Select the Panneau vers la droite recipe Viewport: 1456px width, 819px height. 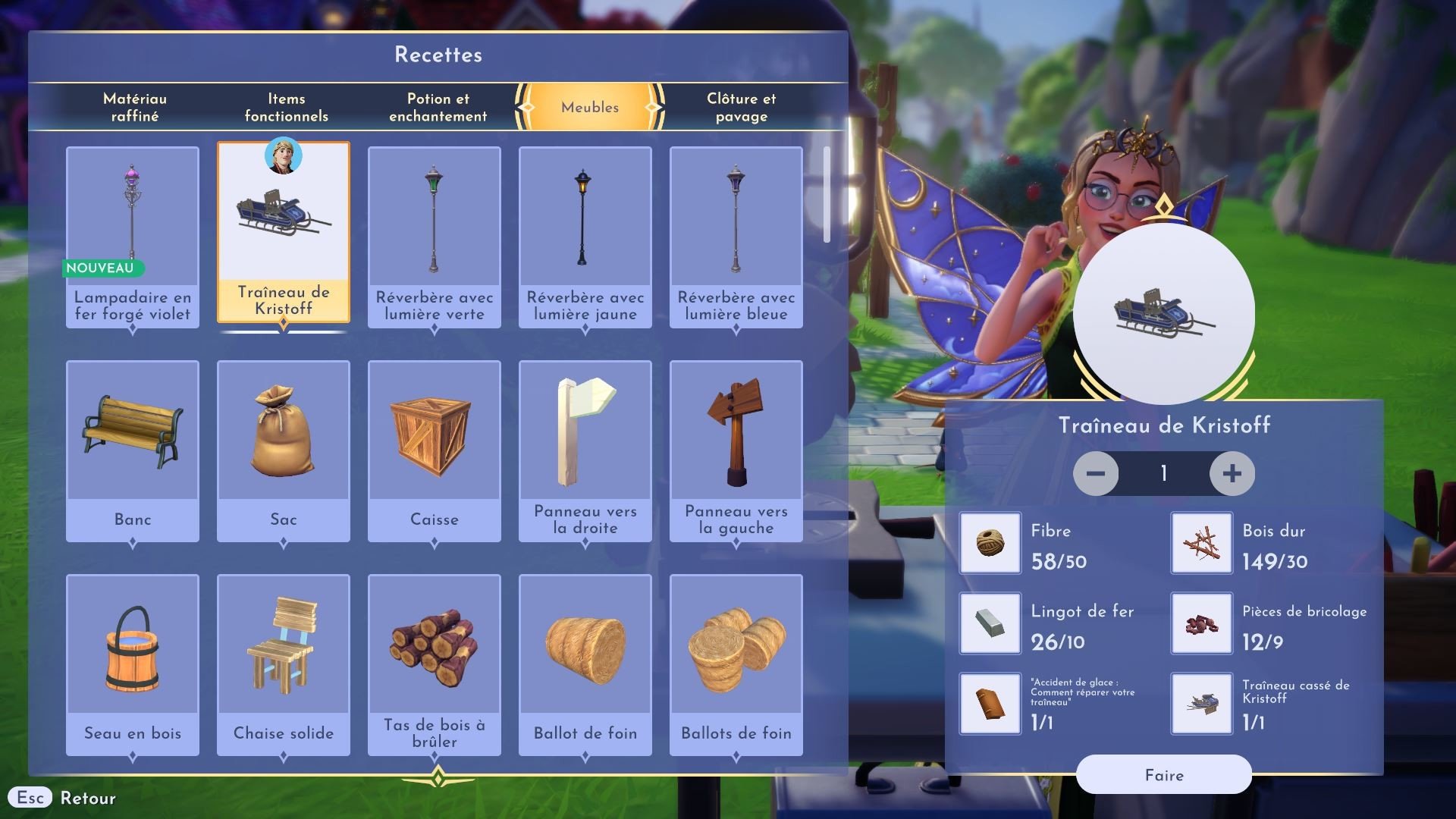click(585, 450)
